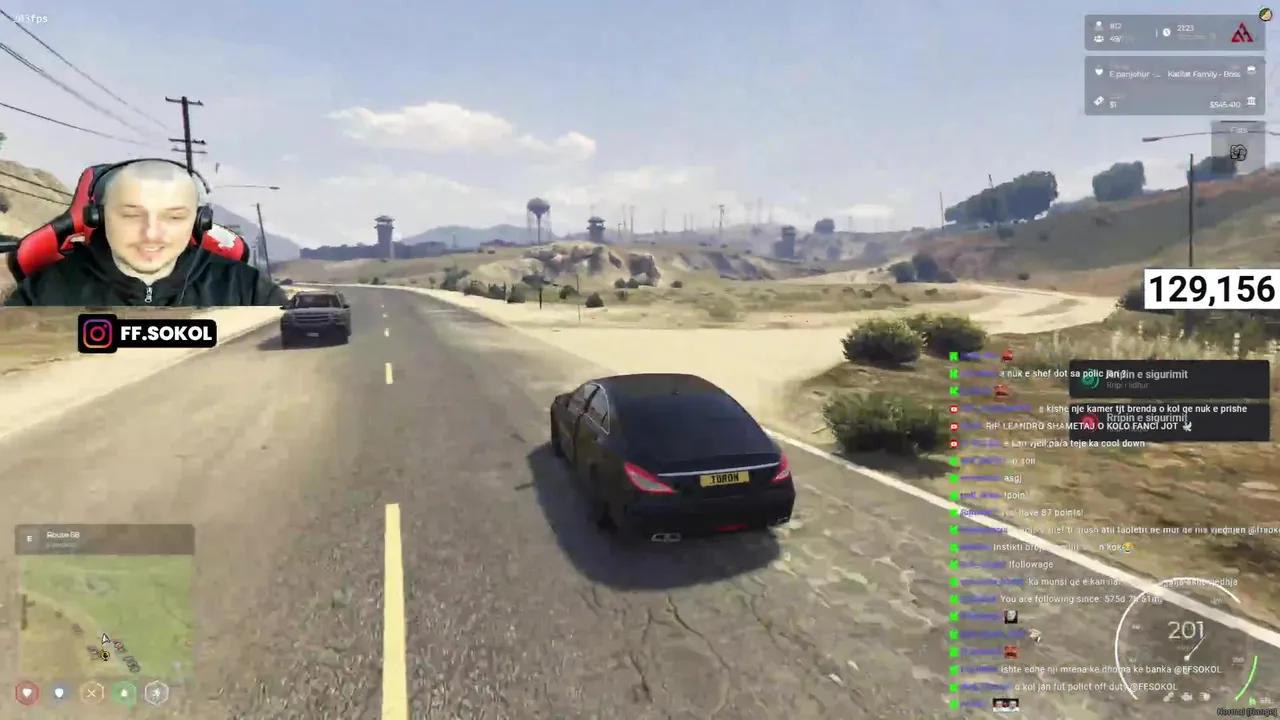Click the orange hunger hexagon icon

91,692
